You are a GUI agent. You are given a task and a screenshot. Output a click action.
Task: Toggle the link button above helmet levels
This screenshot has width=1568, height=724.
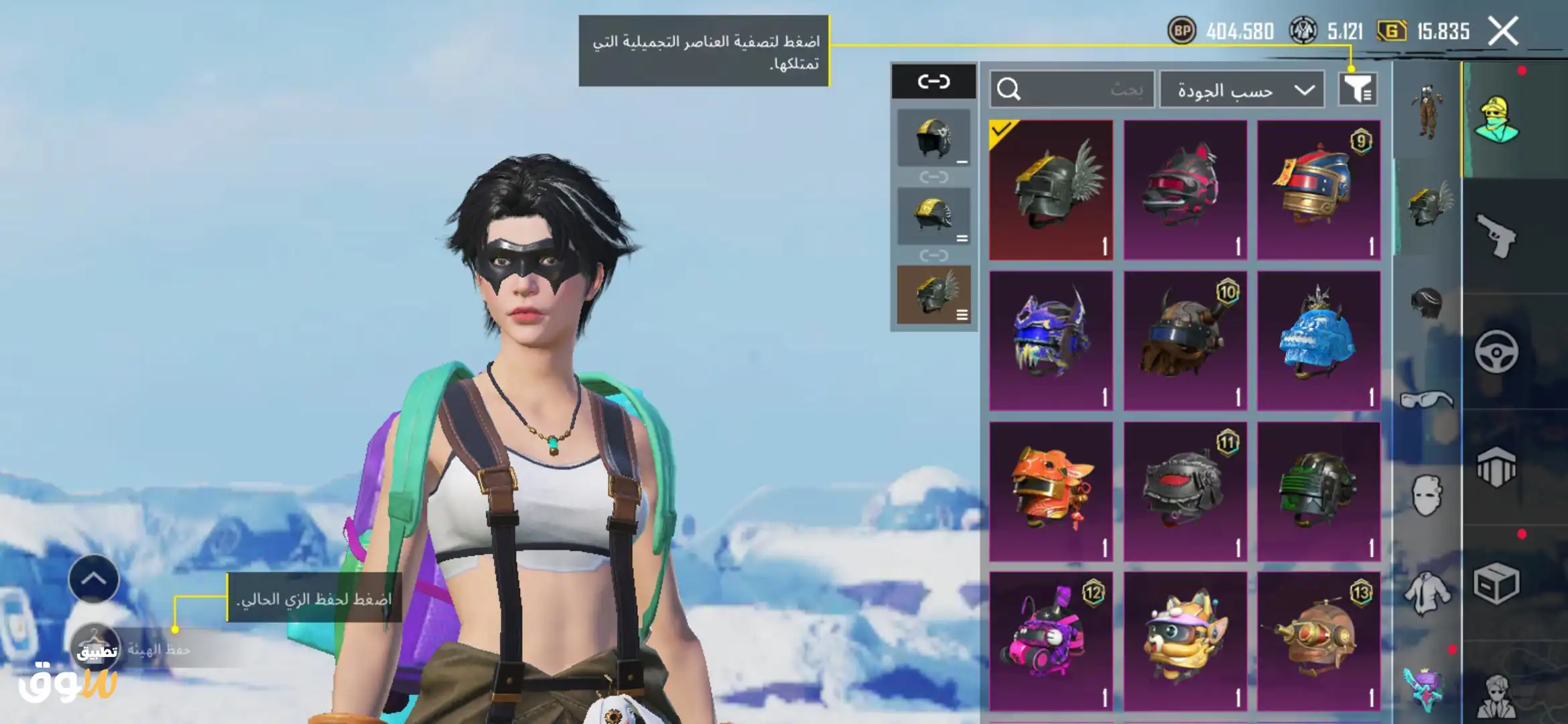point(933,82)
